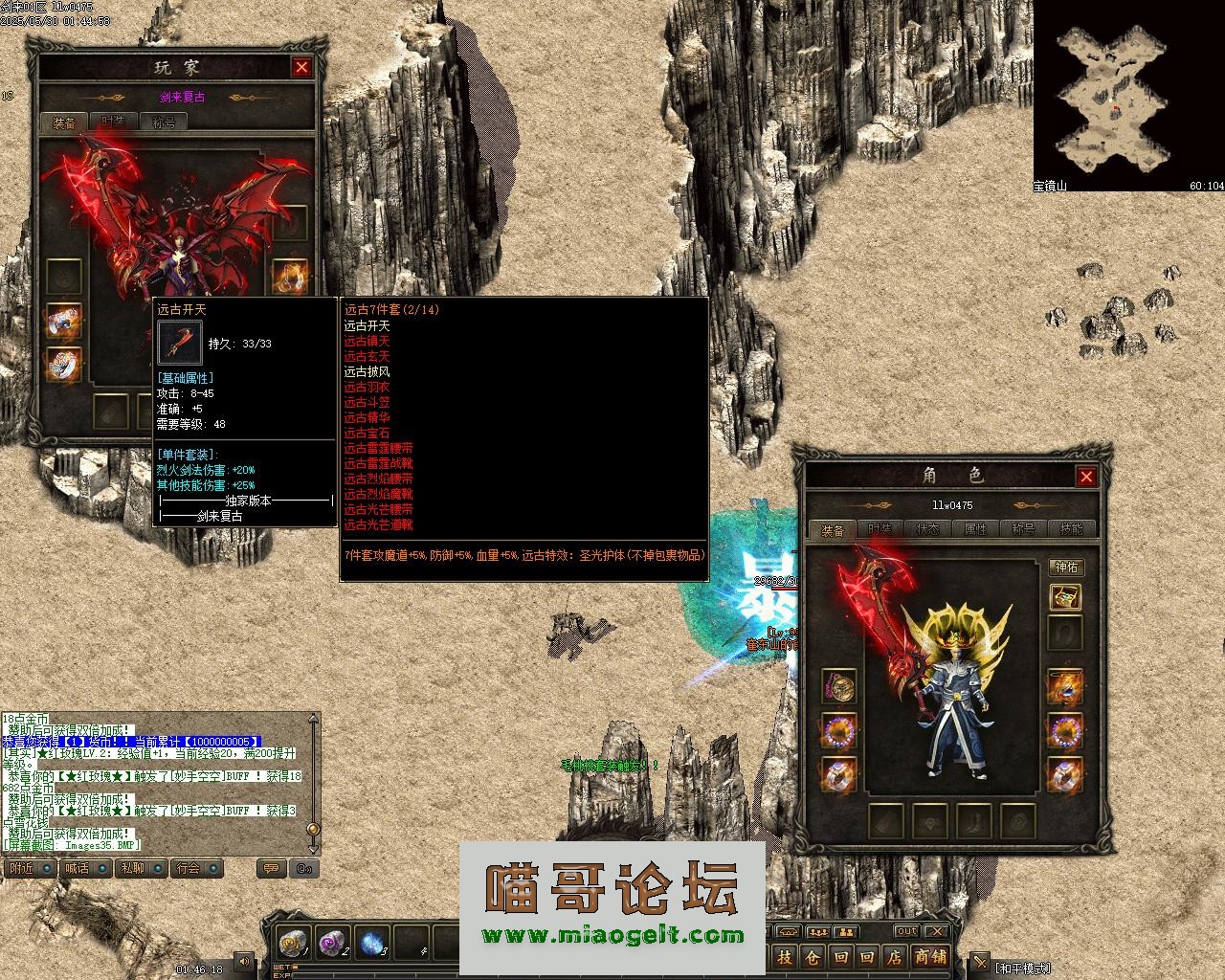Use the purple rune stone in hotbar slot 2

332,944
